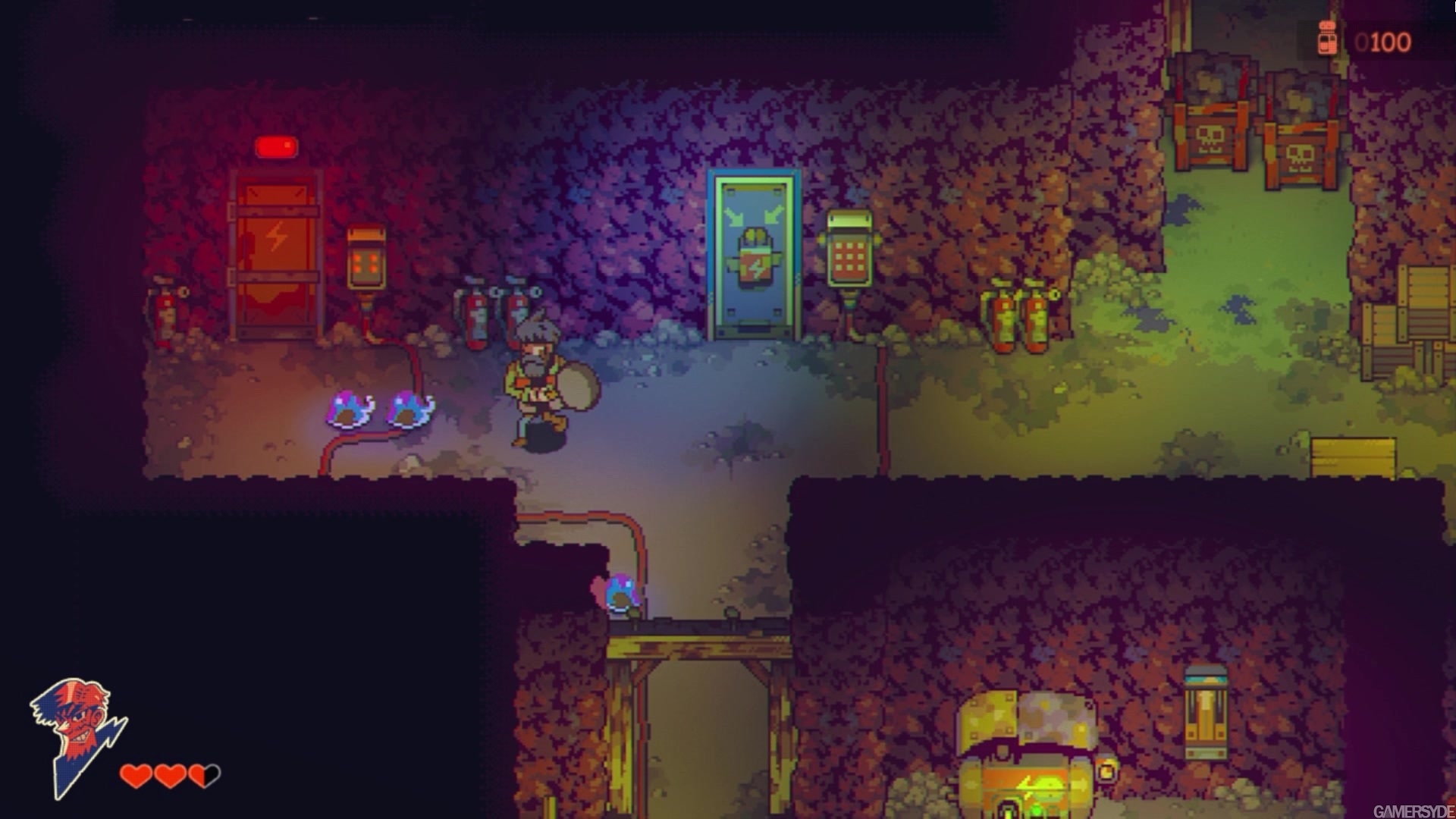
Task: Toggle the left glowing mushroom lamp
Action: (349, 409)
